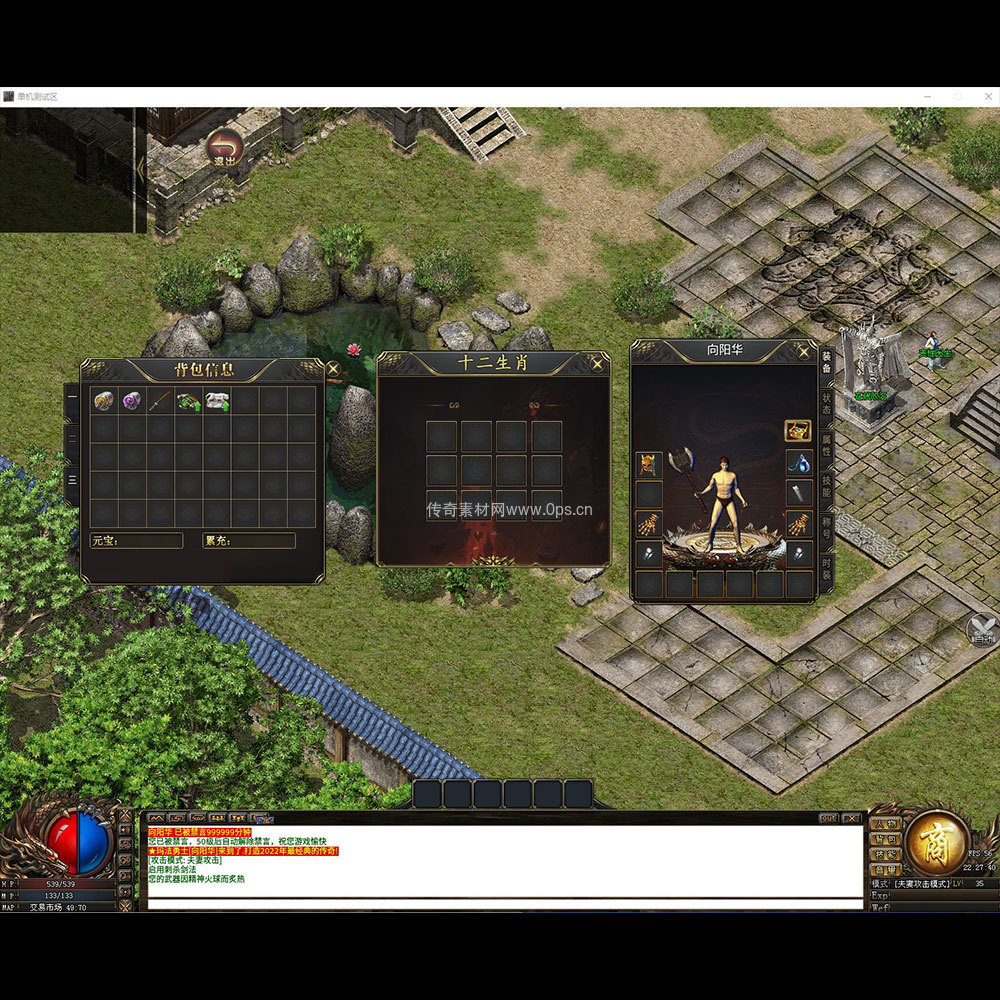Close the 背包信息 backpack window
The width and height of the screenshot is (1000, 1000).
[x=333, y=369]
